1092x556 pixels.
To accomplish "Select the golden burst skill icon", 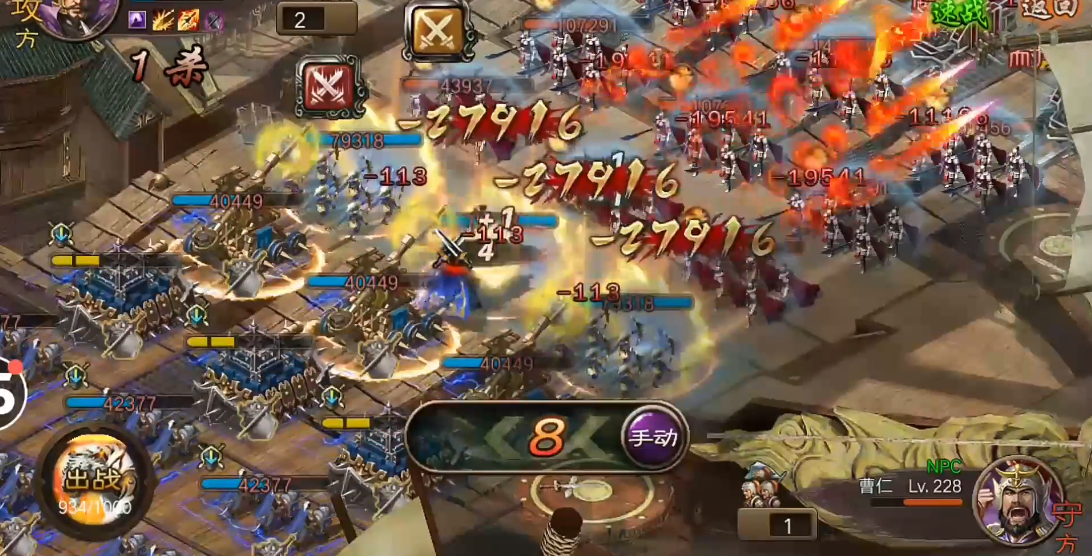I will pos(164,19).
